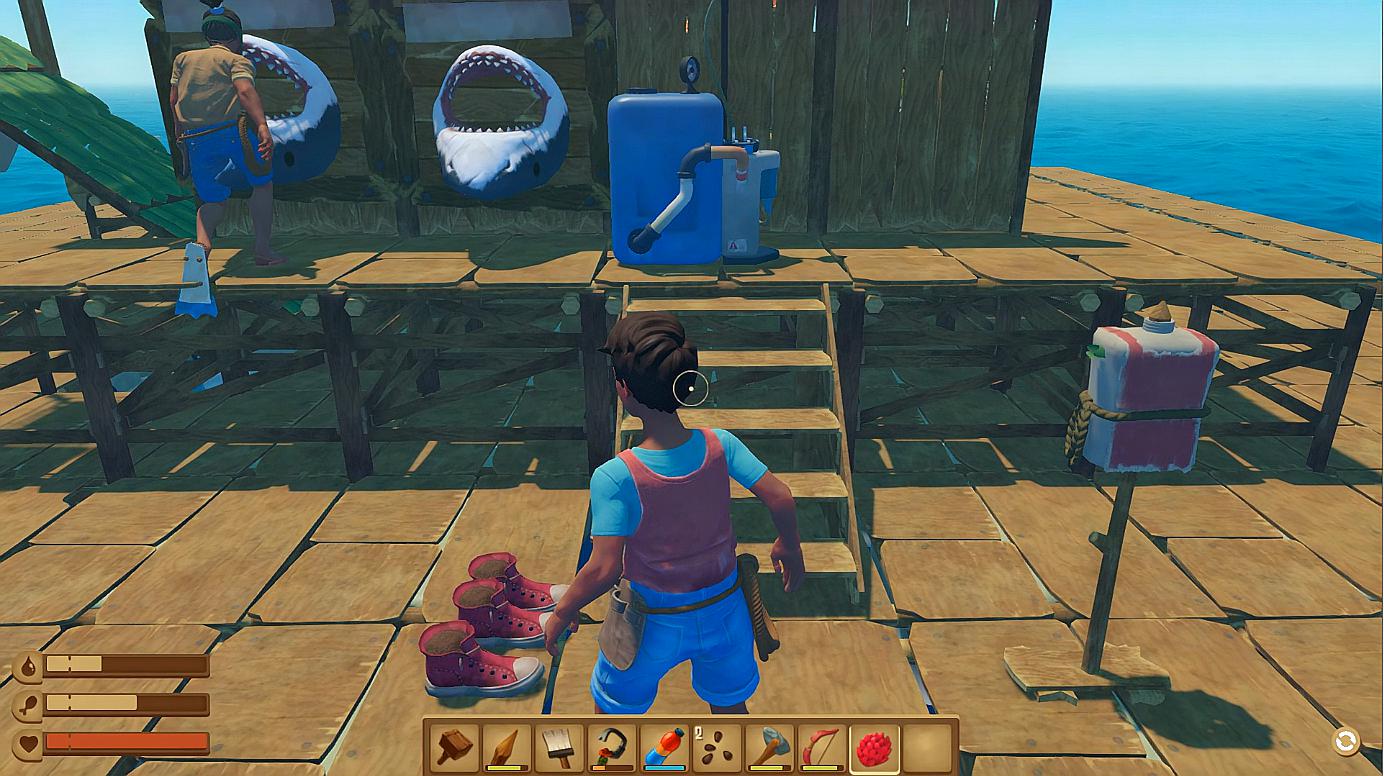This screenshot has height=776, width=1384.
Task: Choose the red bow slot
Action: 822,747
